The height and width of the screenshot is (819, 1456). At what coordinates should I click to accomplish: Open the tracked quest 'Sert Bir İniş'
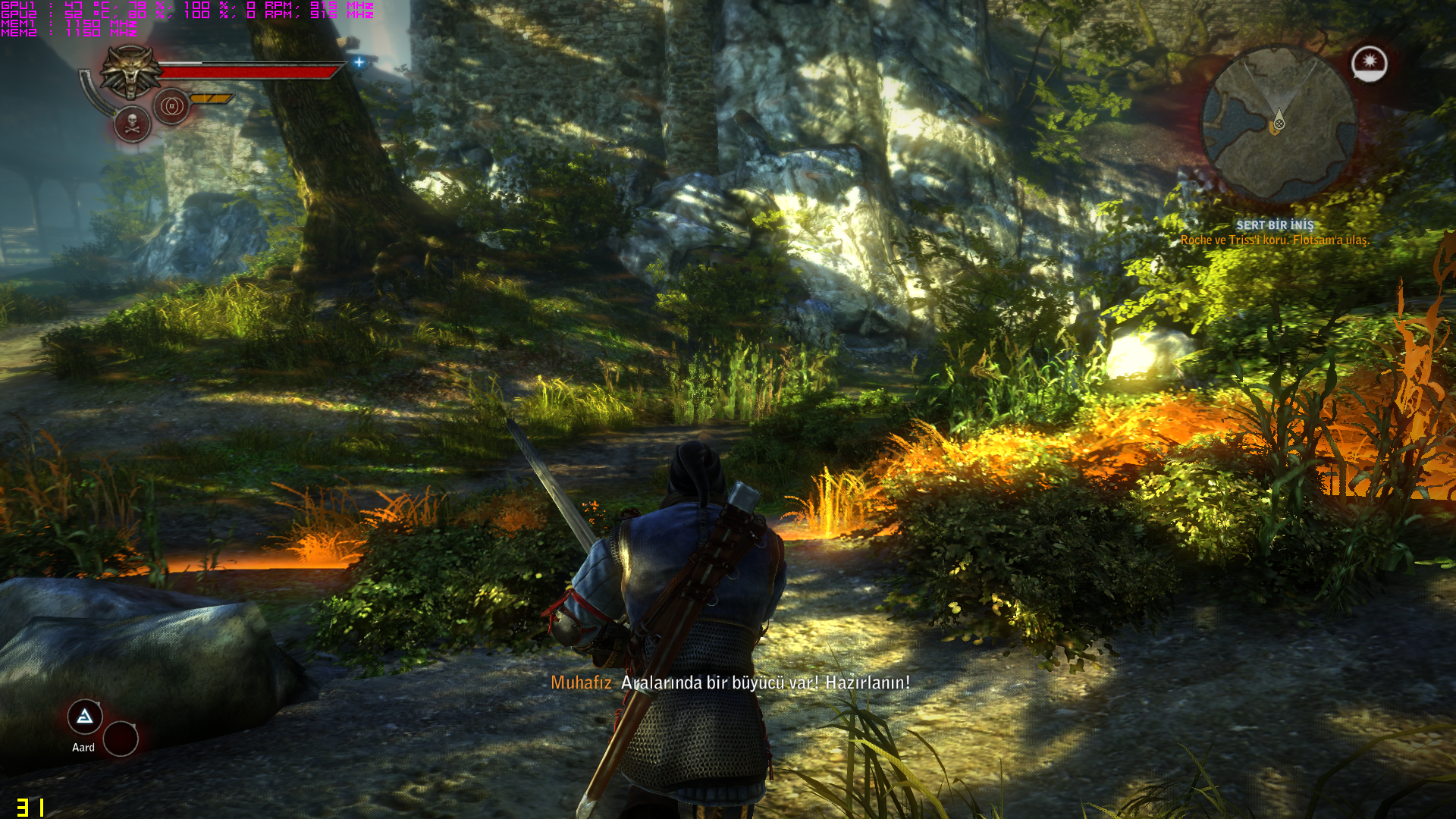[1275, 225]
